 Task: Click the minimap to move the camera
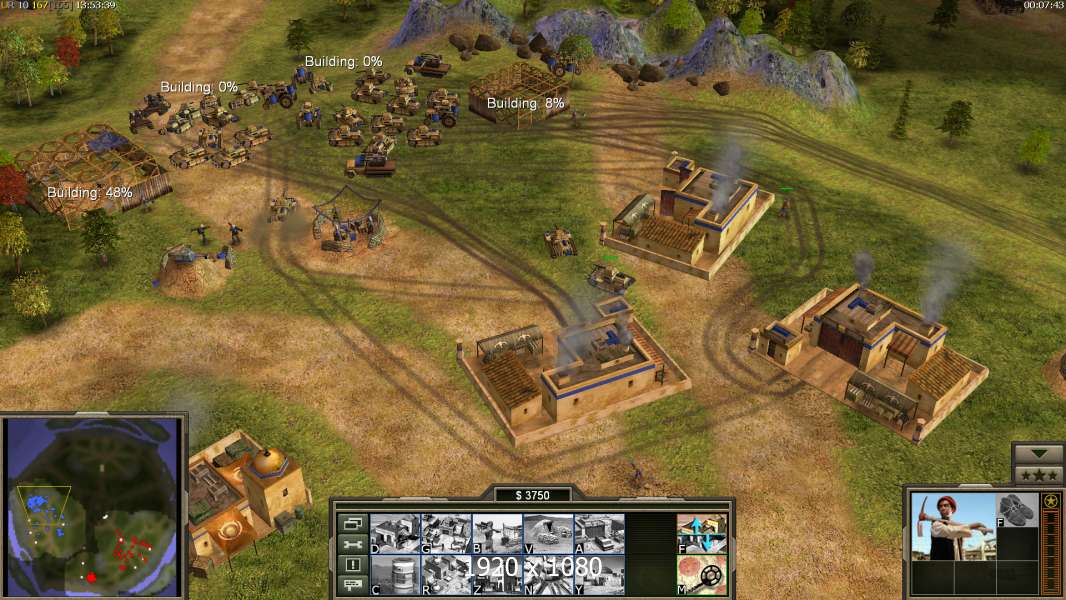tap(95, 507)
